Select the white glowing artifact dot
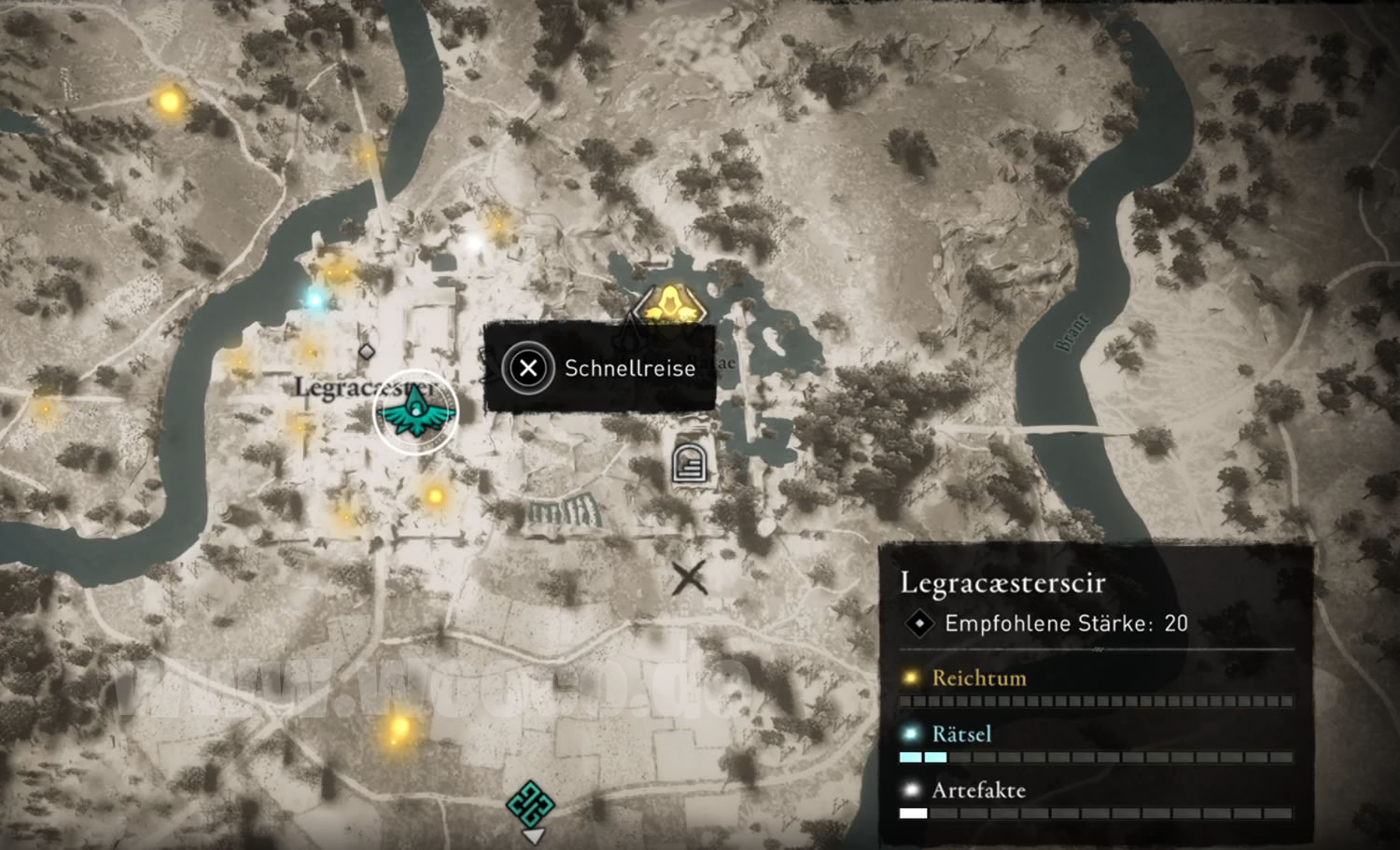The image size is (1400, 850). point(475,244)
